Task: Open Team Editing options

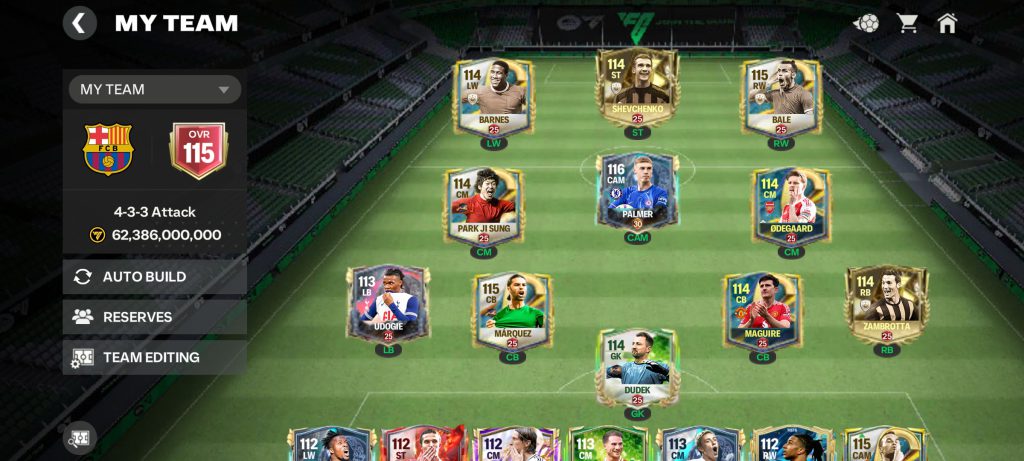Action: coord(155,357)
